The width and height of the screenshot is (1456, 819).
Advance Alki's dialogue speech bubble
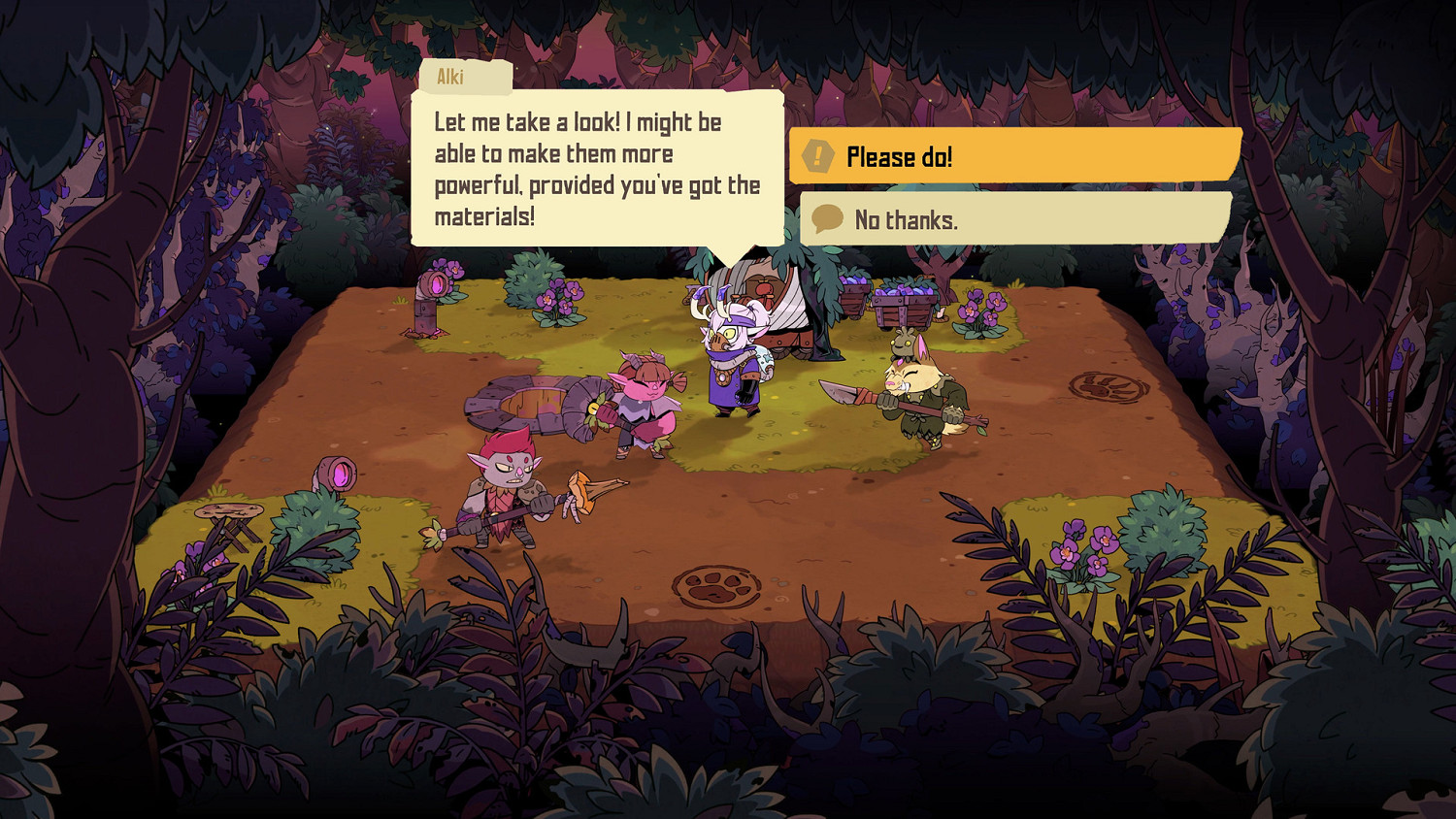(x=597, y=169)
